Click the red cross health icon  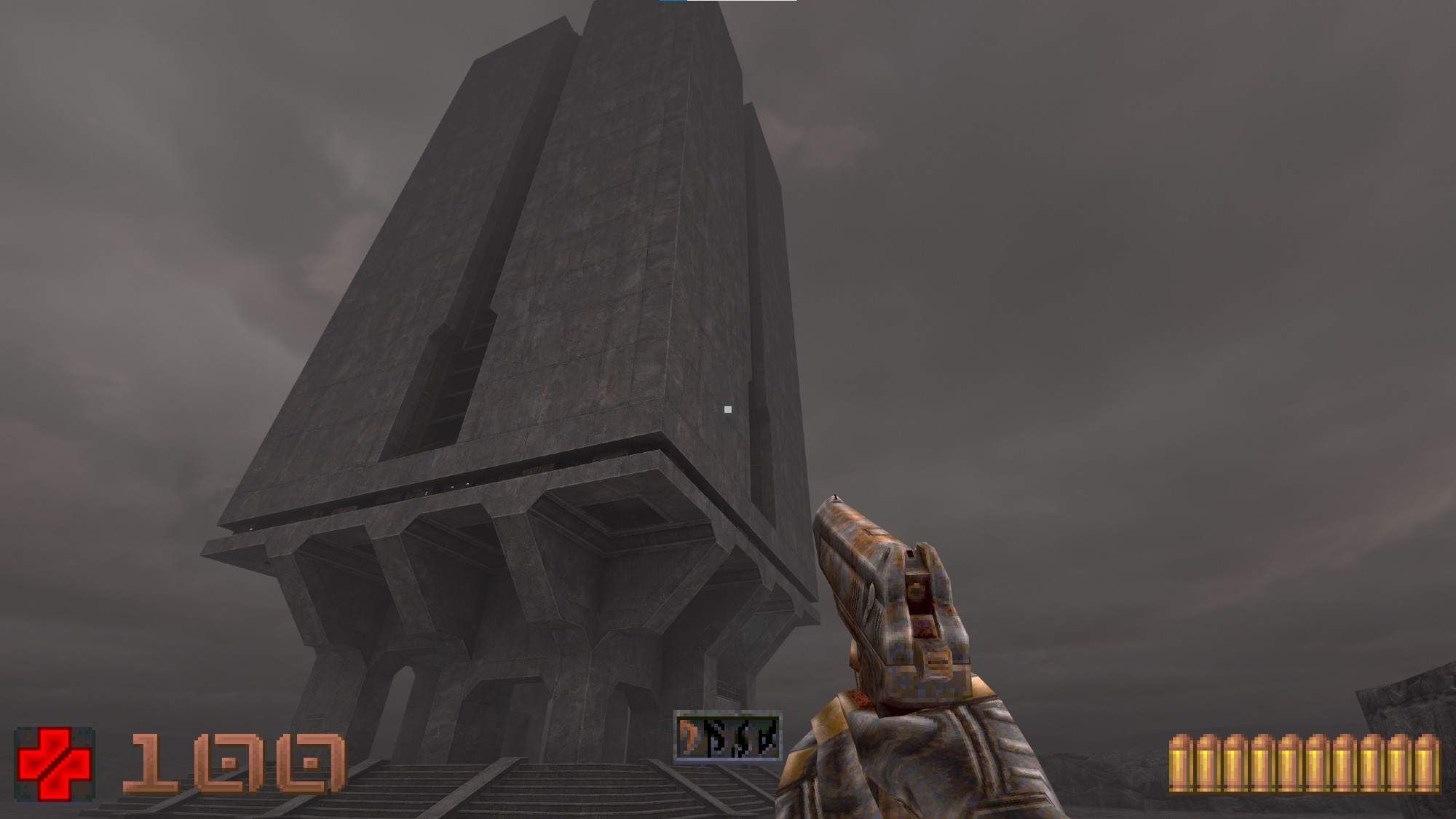tap(55, 764)
